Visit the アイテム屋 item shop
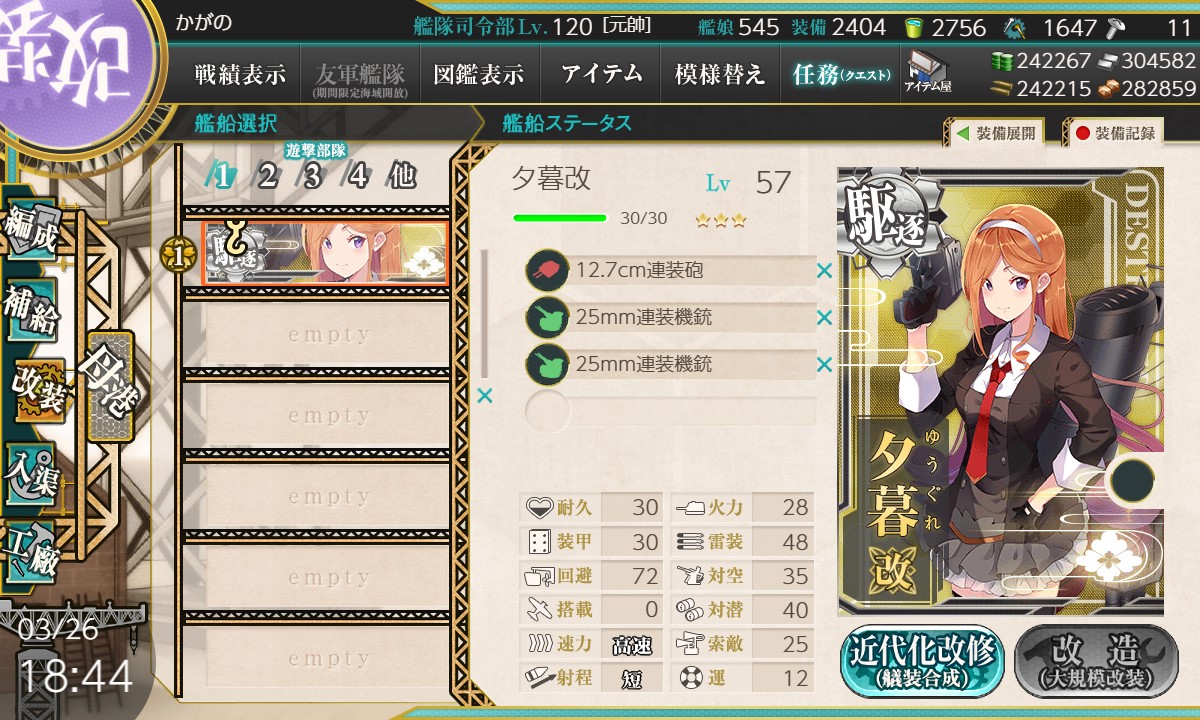Screen dimensions: 1200x720 click(x=928, y=72)
